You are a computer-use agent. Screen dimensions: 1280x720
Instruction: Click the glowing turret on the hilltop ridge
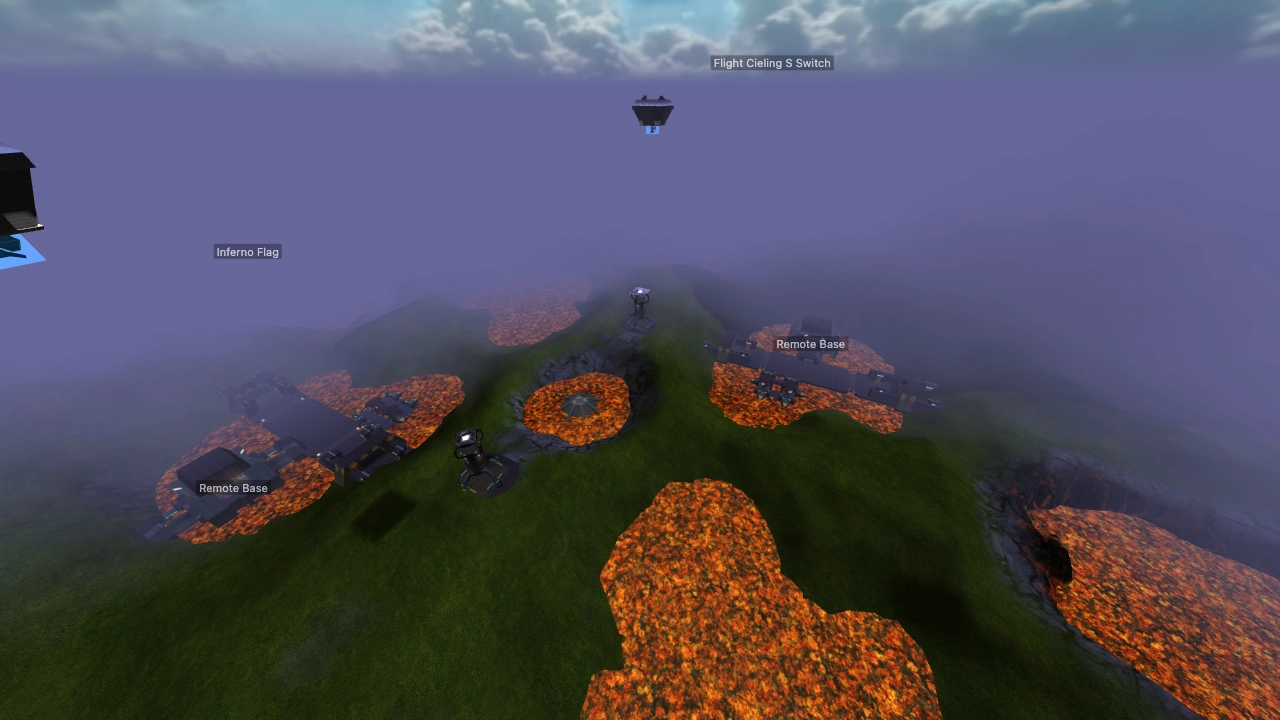[639, 298]
